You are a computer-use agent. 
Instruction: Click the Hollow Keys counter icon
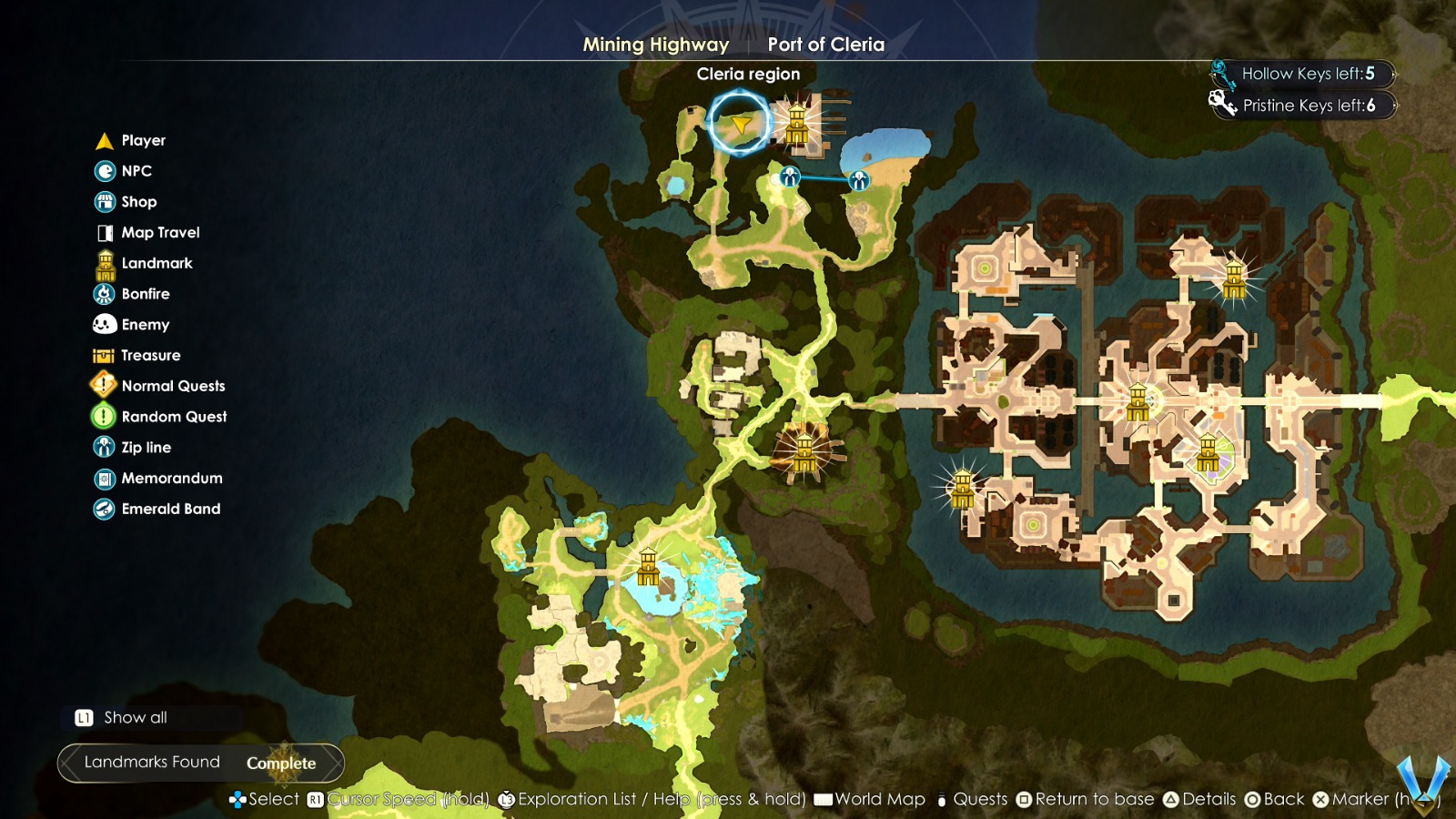[1220, 73]
